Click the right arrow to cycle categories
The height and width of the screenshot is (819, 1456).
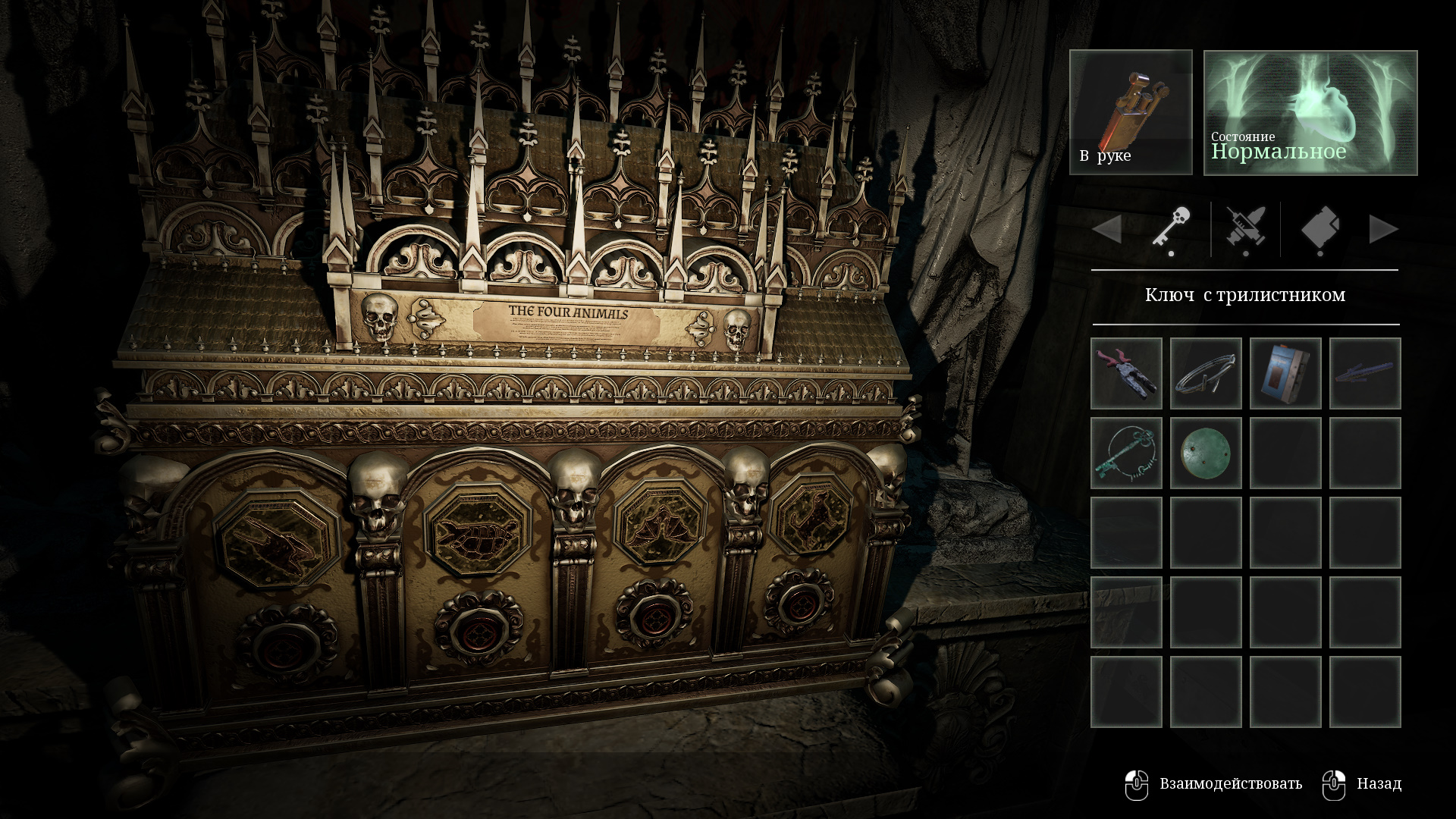tap(1383, 229)
